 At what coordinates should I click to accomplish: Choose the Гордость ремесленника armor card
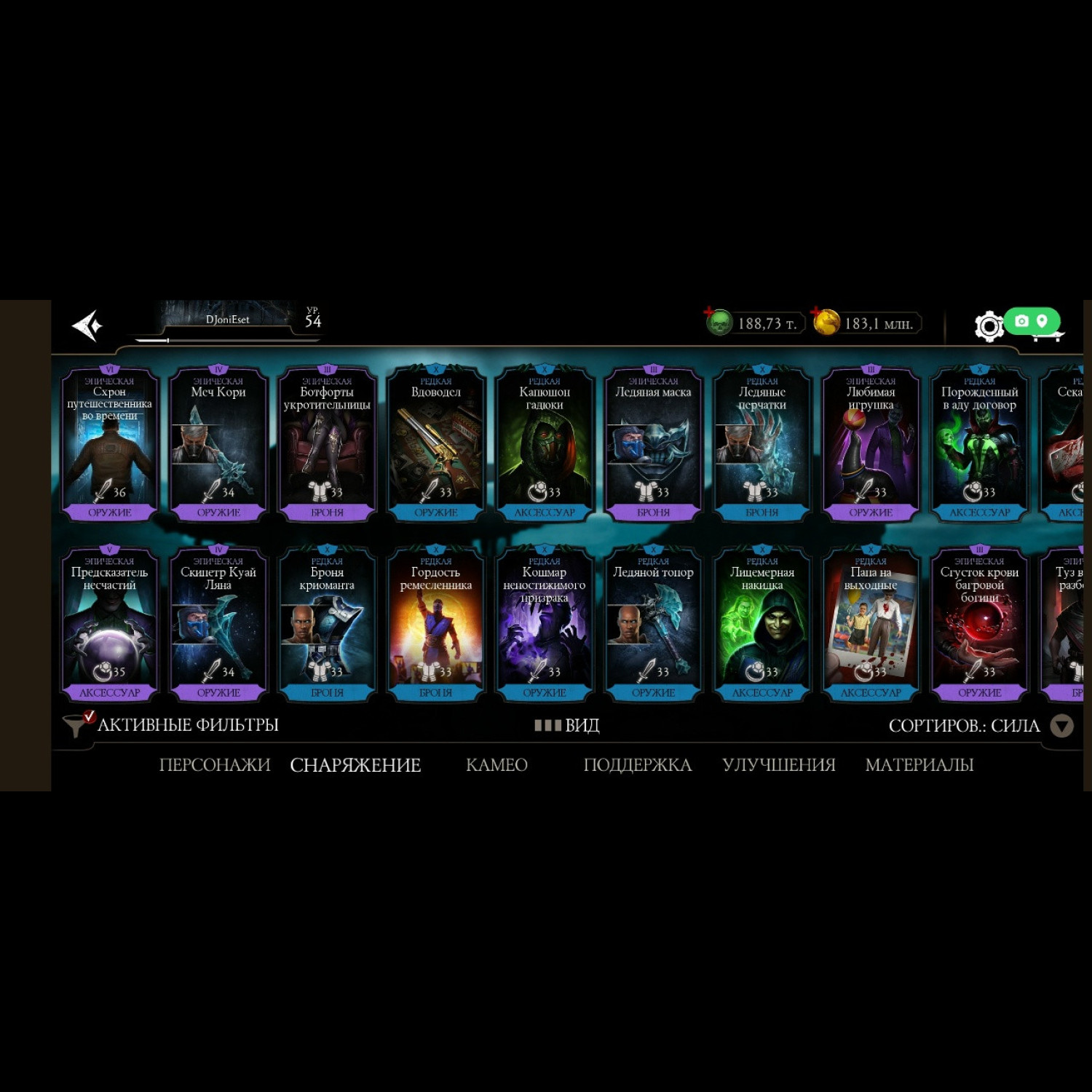(436, 624)
